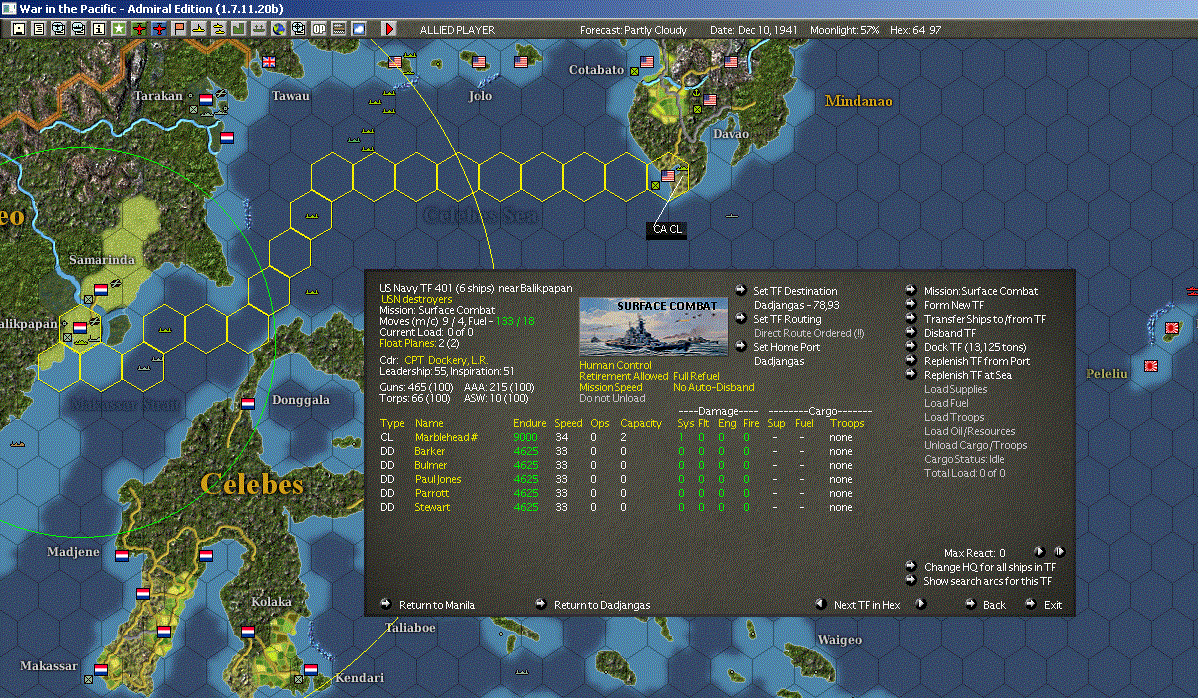The height and width of the screenshot is (698, 1198).
Task: Set TF Destination for the task force
Action: click(795, 291)
